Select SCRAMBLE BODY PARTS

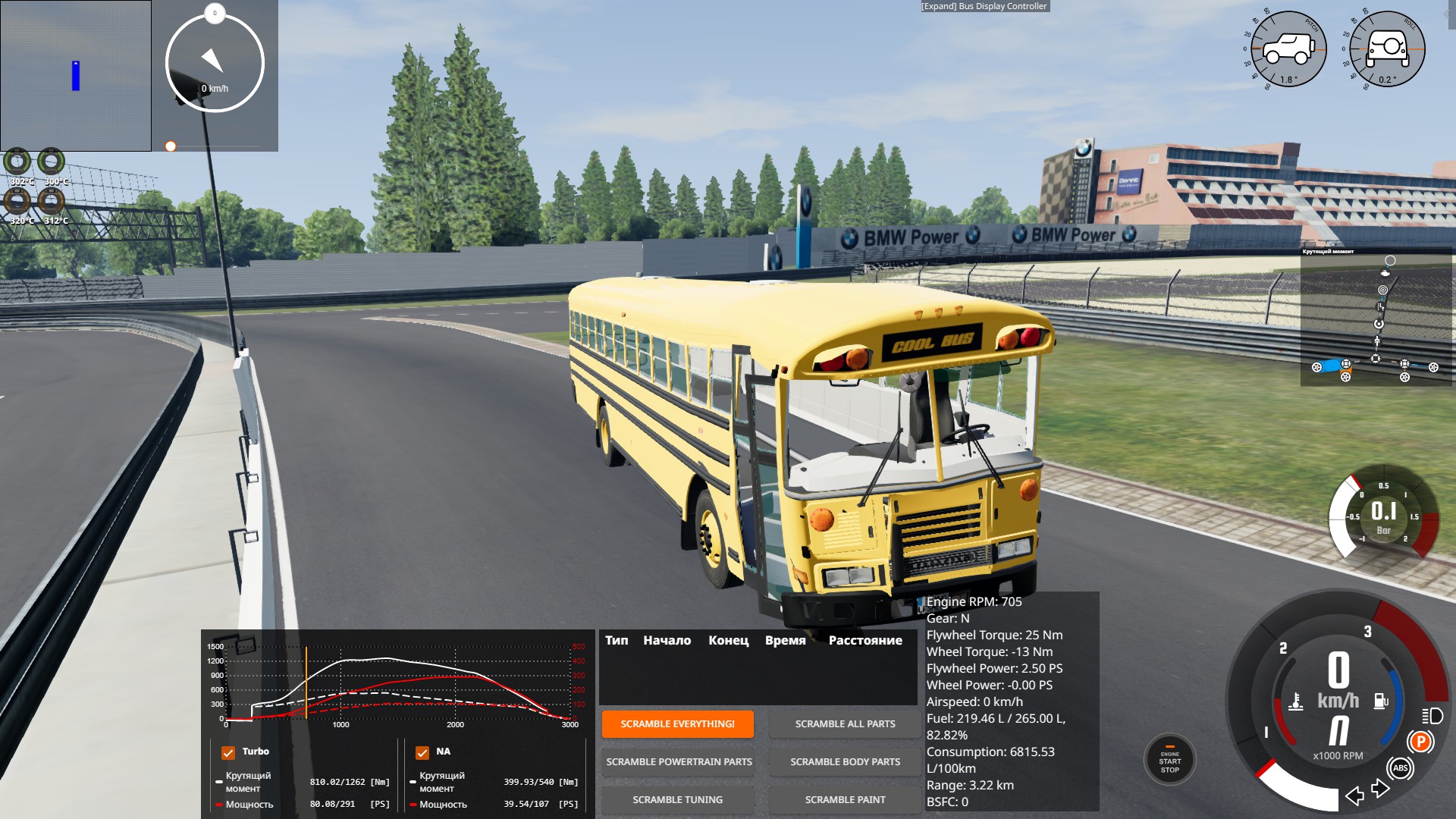click(x=845, y=762)
